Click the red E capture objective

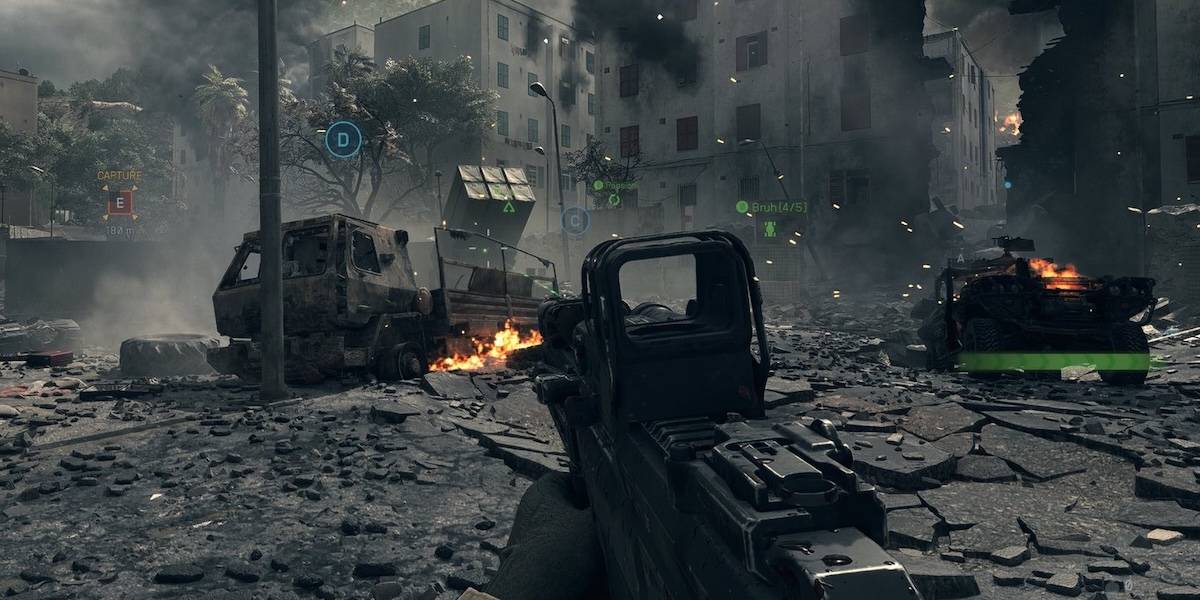[x=120, y=204]
